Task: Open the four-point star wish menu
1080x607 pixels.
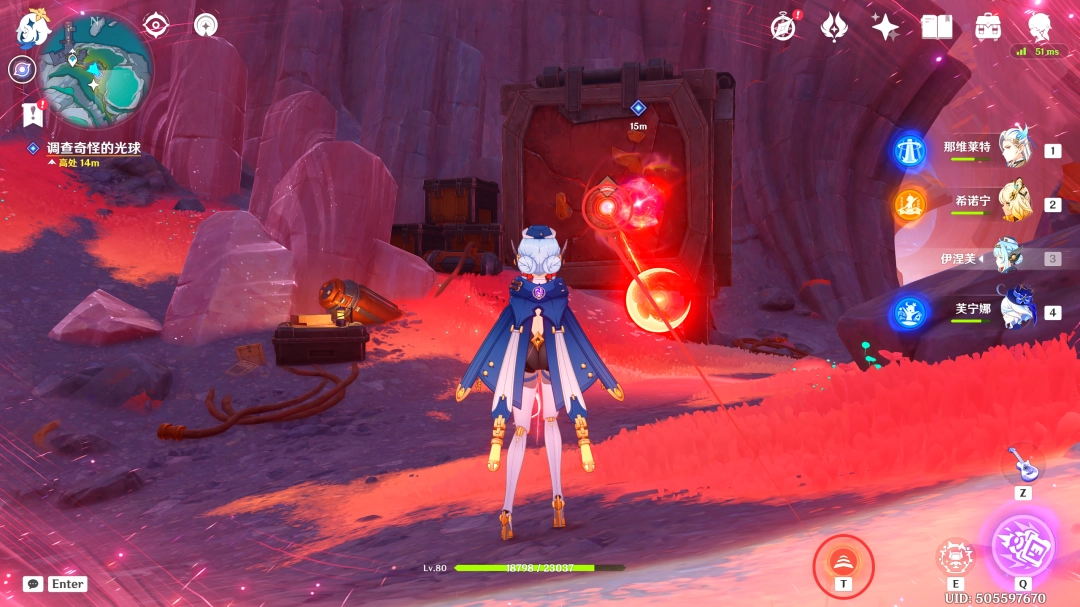Action: [x=885, y=27]
